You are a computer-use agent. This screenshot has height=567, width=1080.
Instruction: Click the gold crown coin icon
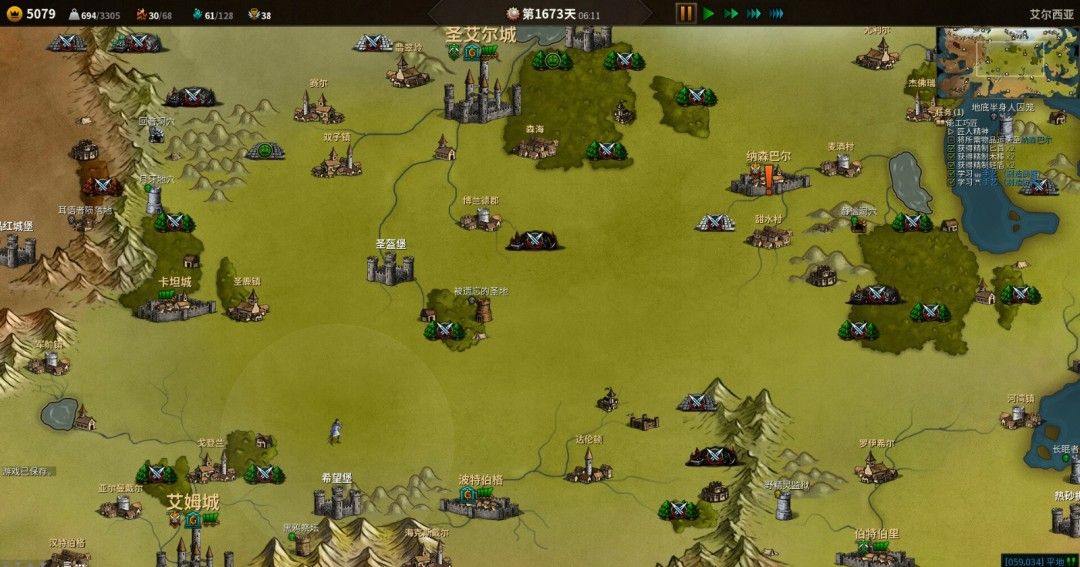tap(13, 14)
